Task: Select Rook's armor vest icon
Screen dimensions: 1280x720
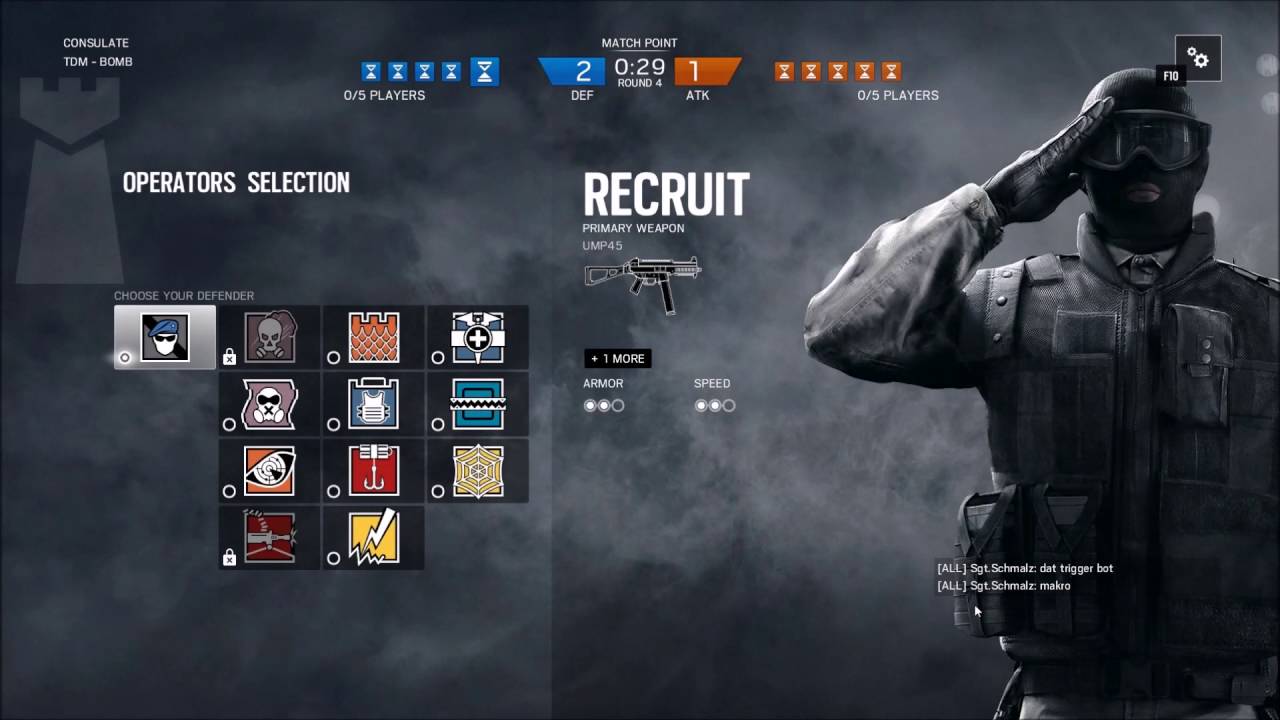Action: [372, 404]
